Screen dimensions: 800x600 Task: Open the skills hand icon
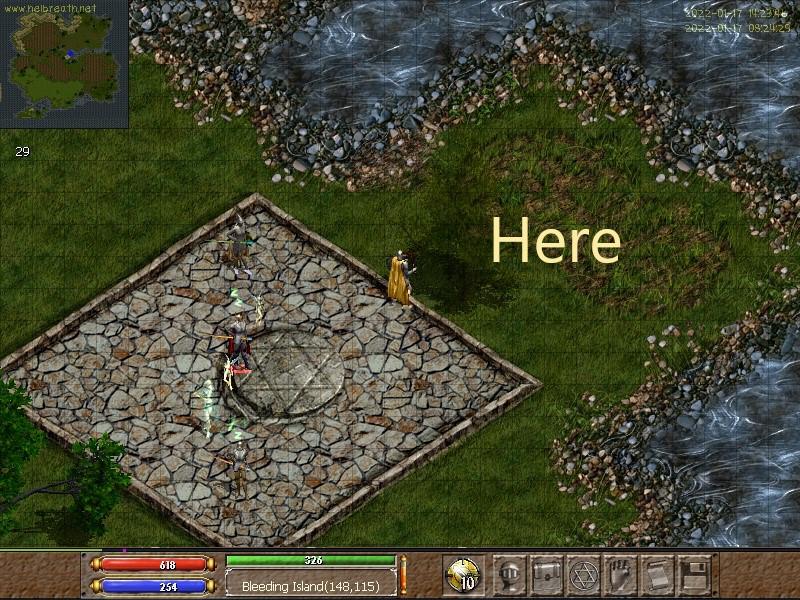[x=620, y=574]
